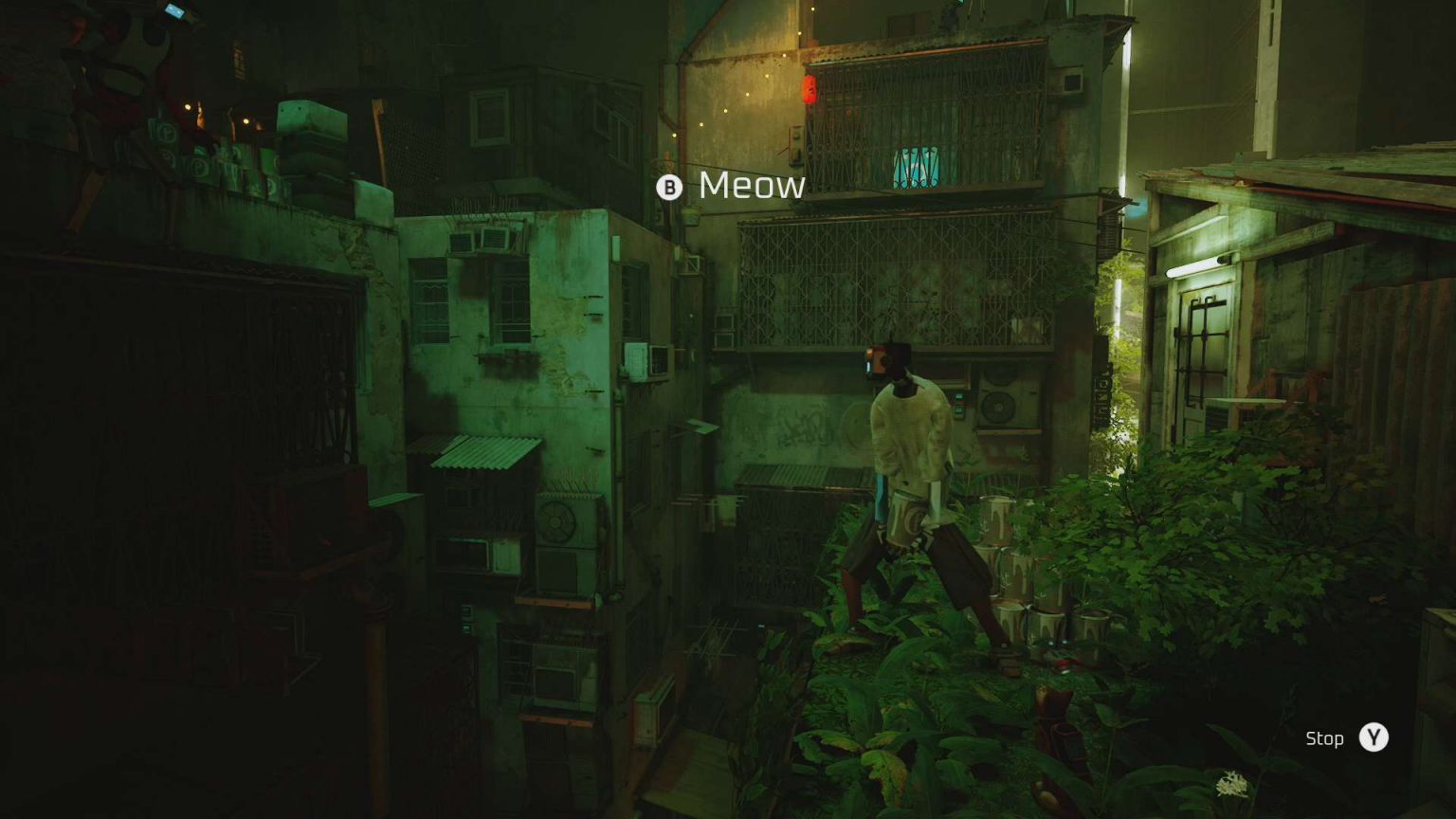This screenshot has height=819, width=1456.
Task: Click the robot's glowing face screen
Action: 882,358
